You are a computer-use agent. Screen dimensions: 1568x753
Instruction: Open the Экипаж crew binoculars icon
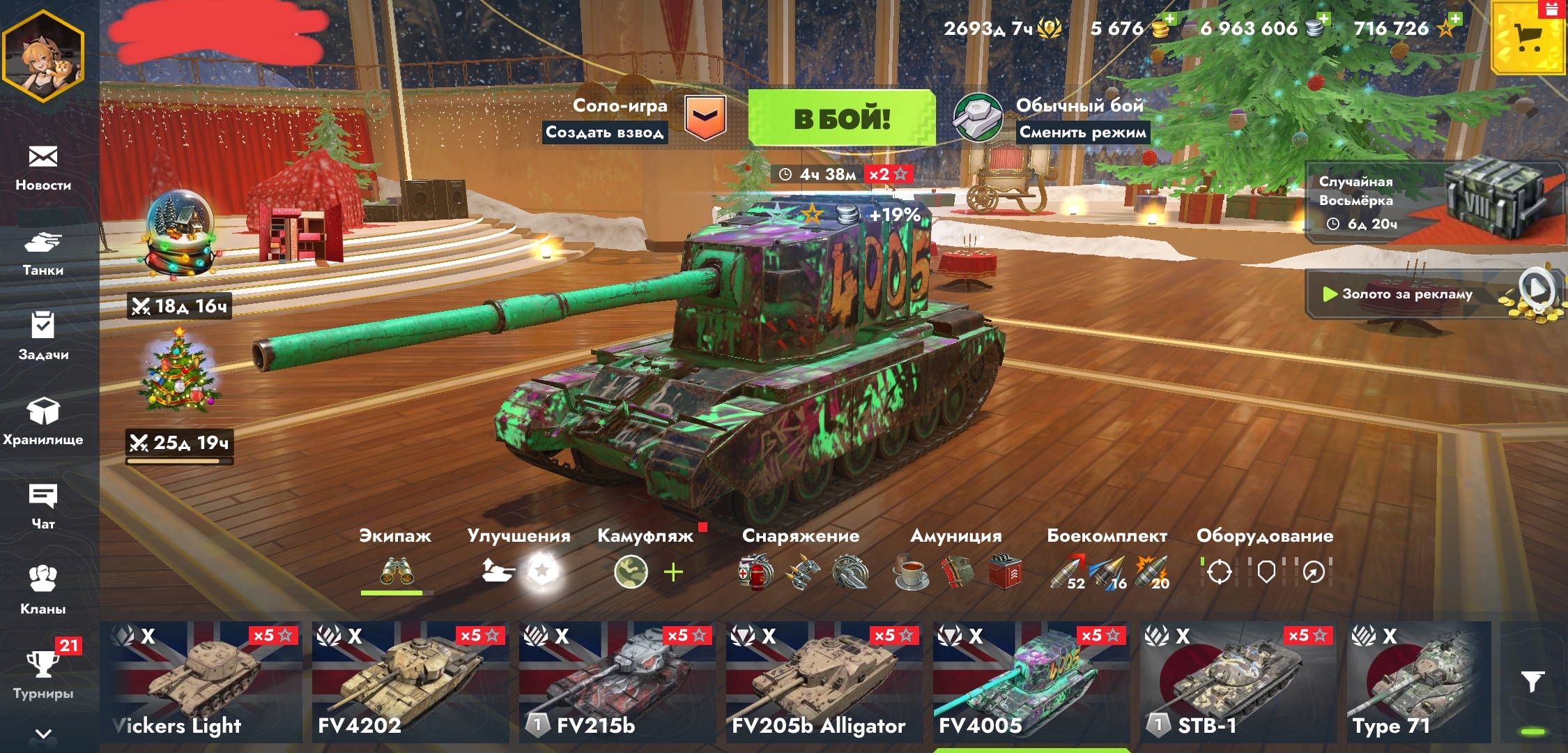click(396, 572)
